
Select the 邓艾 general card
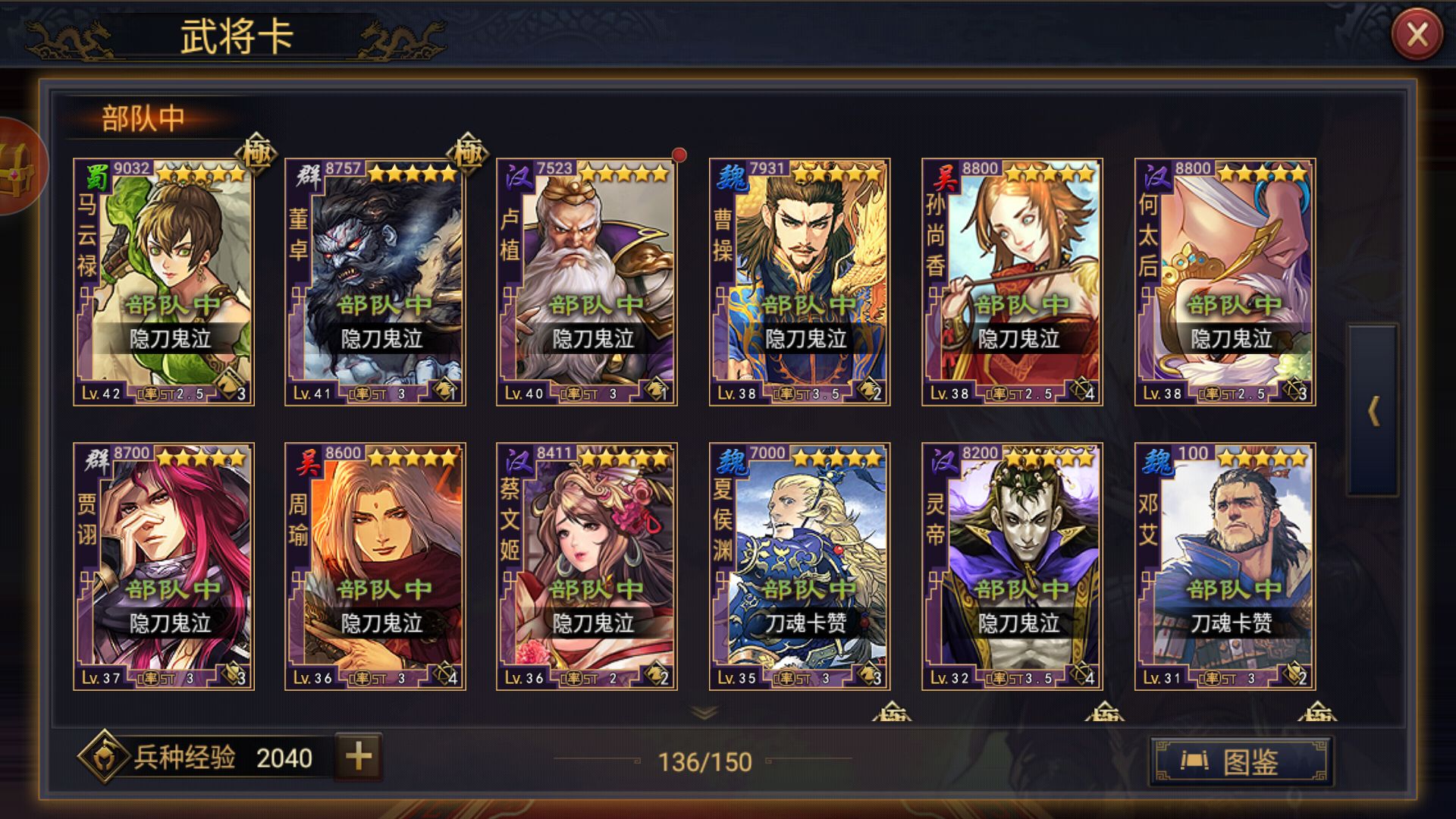coord(1225,566)
